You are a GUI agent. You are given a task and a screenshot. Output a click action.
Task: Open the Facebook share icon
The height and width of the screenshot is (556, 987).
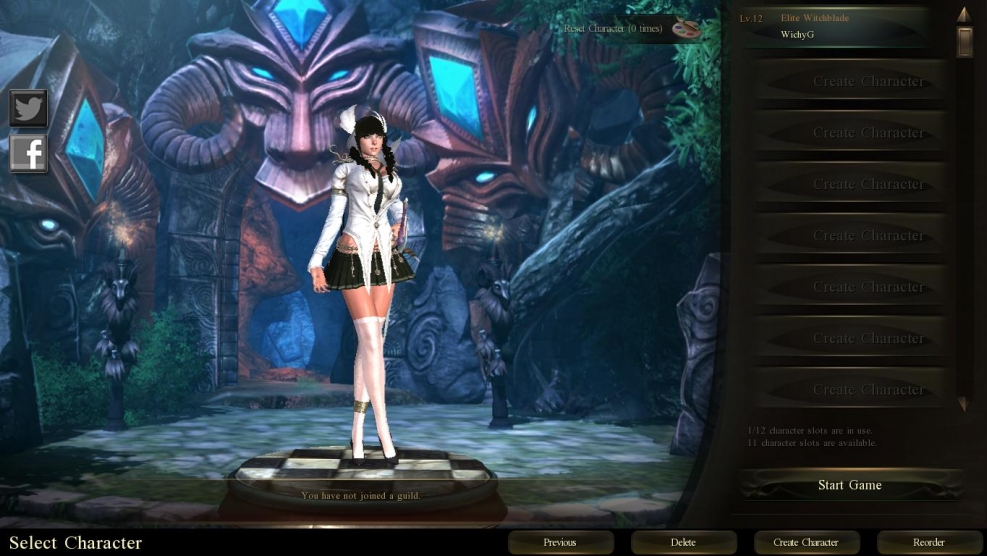click(29, 153)
